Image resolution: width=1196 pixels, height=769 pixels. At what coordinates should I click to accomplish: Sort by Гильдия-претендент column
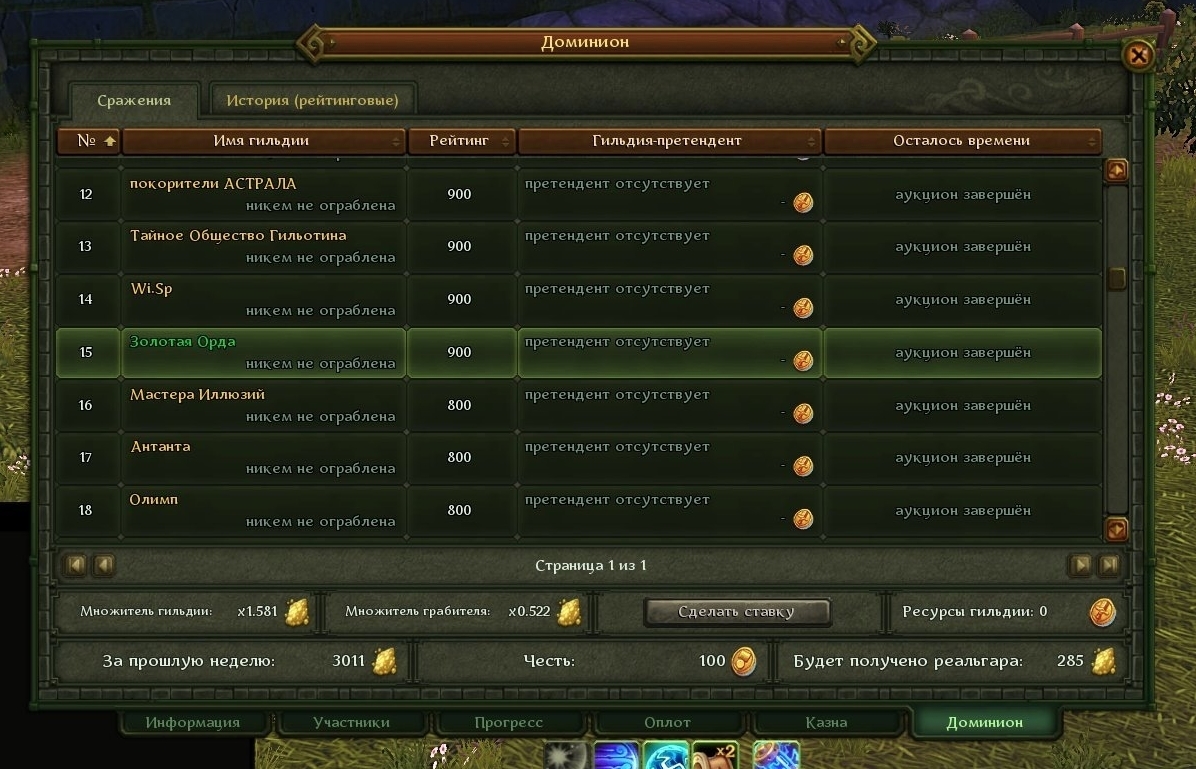click(x=668, y=141)
